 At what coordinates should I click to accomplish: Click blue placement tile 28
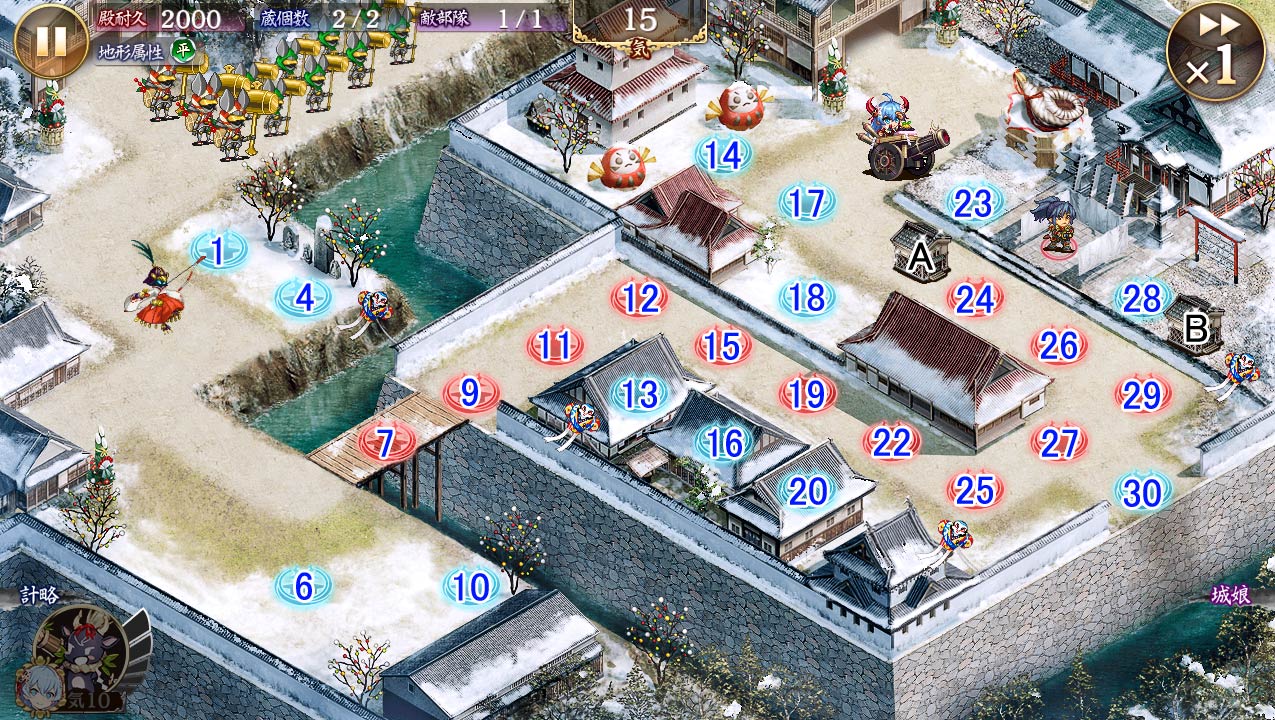point(1141,297)
